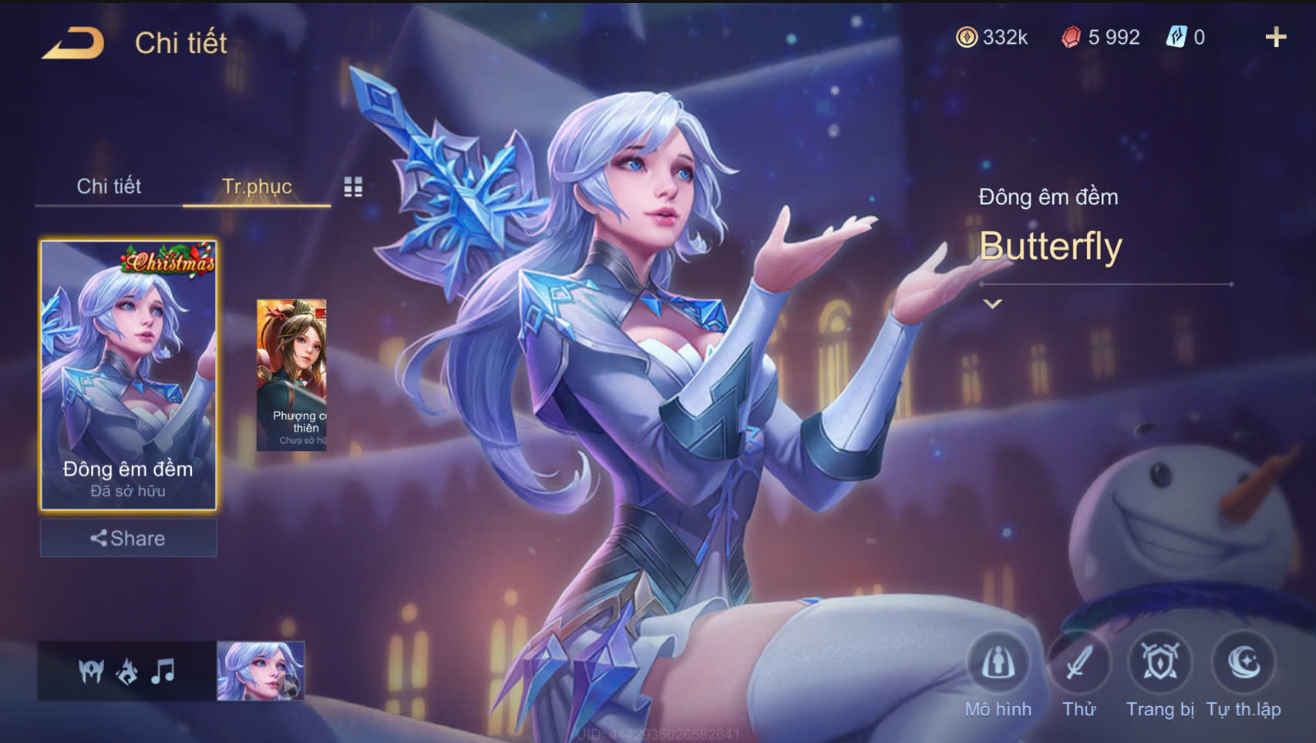Open Trang bị via the shield icon

1158,663
